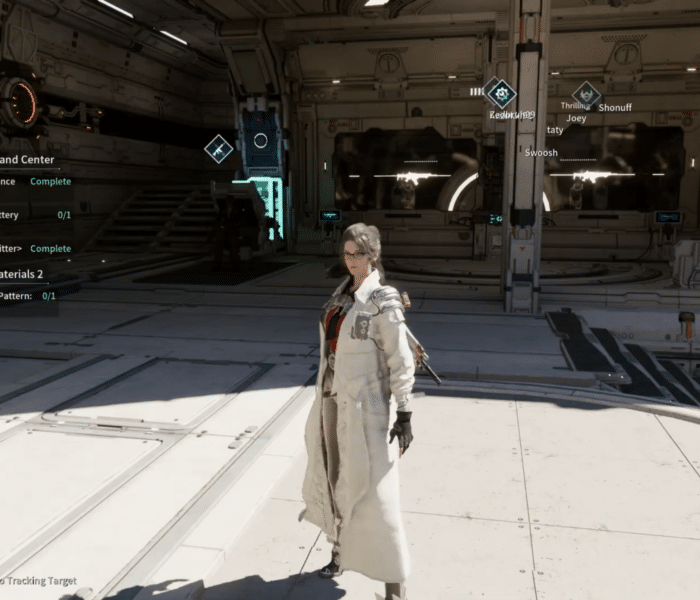Select the Battery 0/1 objective row
700x600 pixels.
(x=35, y=215)
